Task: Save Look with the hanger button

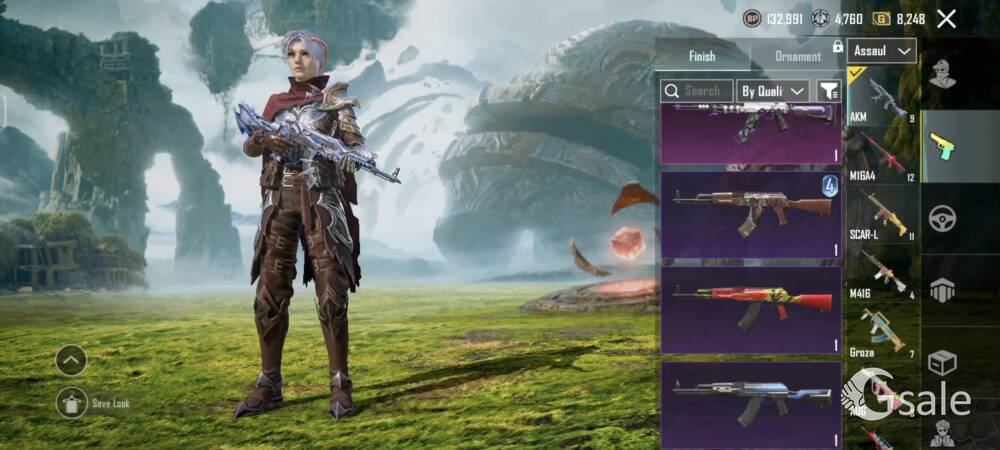Action: tap(71, 402)
